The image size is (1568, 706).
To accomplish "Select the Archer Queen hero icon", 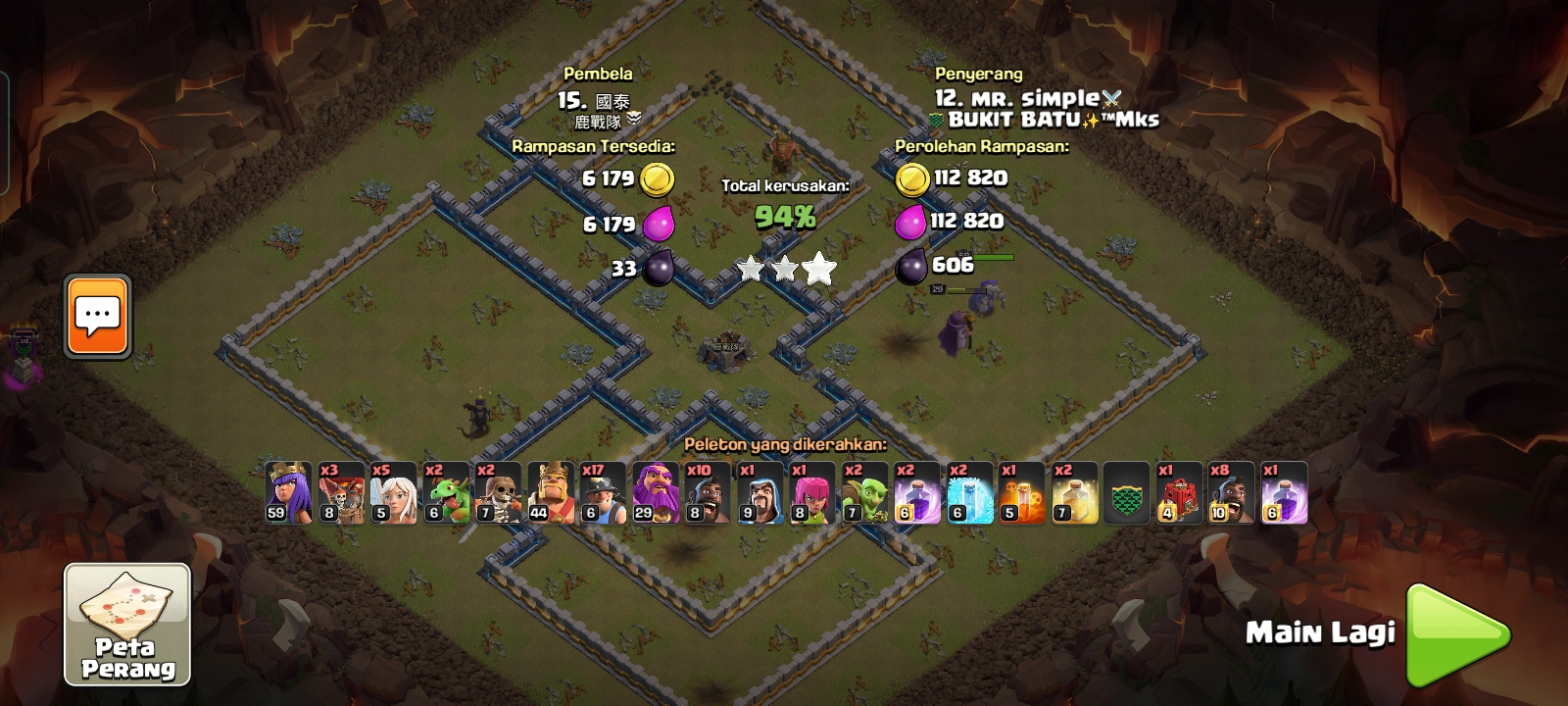I will tap(289, 492).
